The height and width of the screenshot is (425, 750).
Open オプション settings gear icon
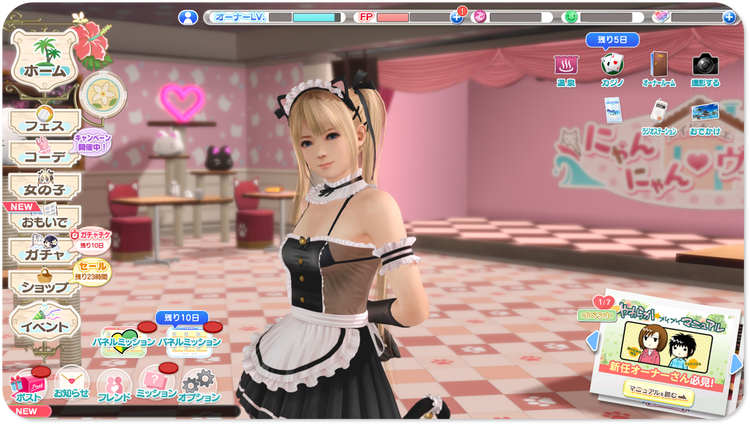(198, 385)
